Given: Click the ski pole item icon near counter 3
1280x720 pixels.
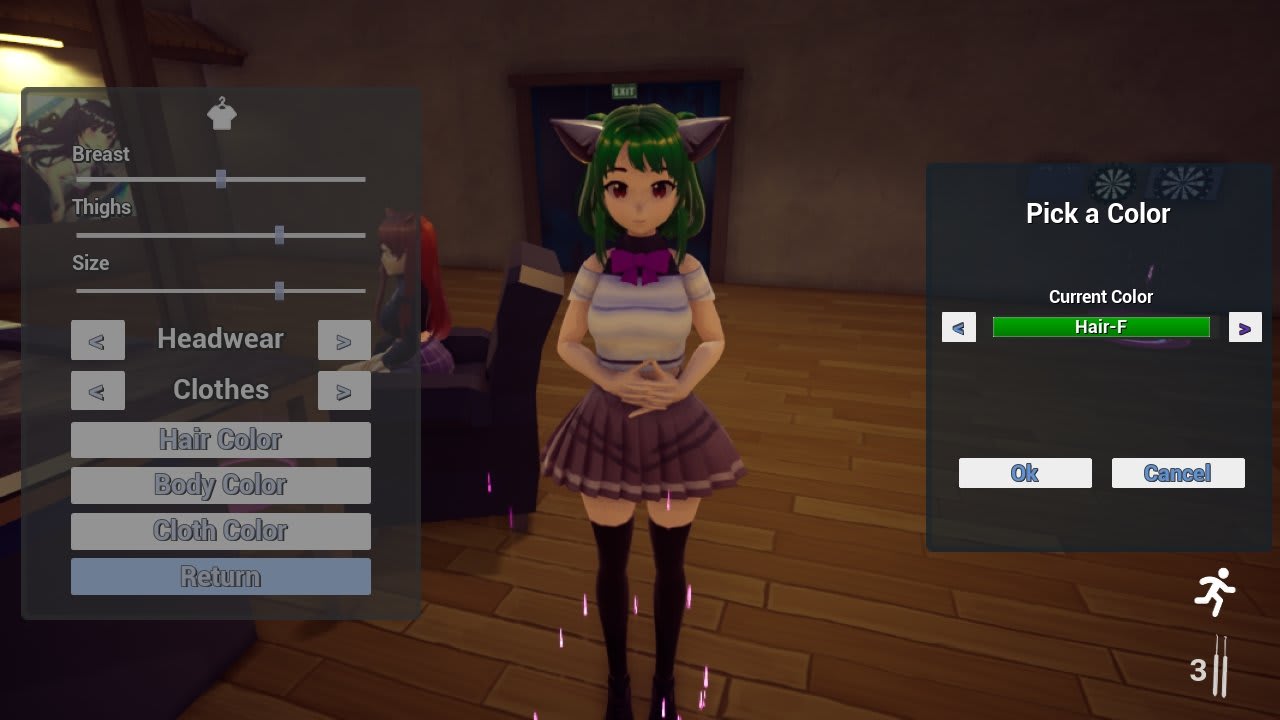Looking at the screenshot, I should [1218, 668].
